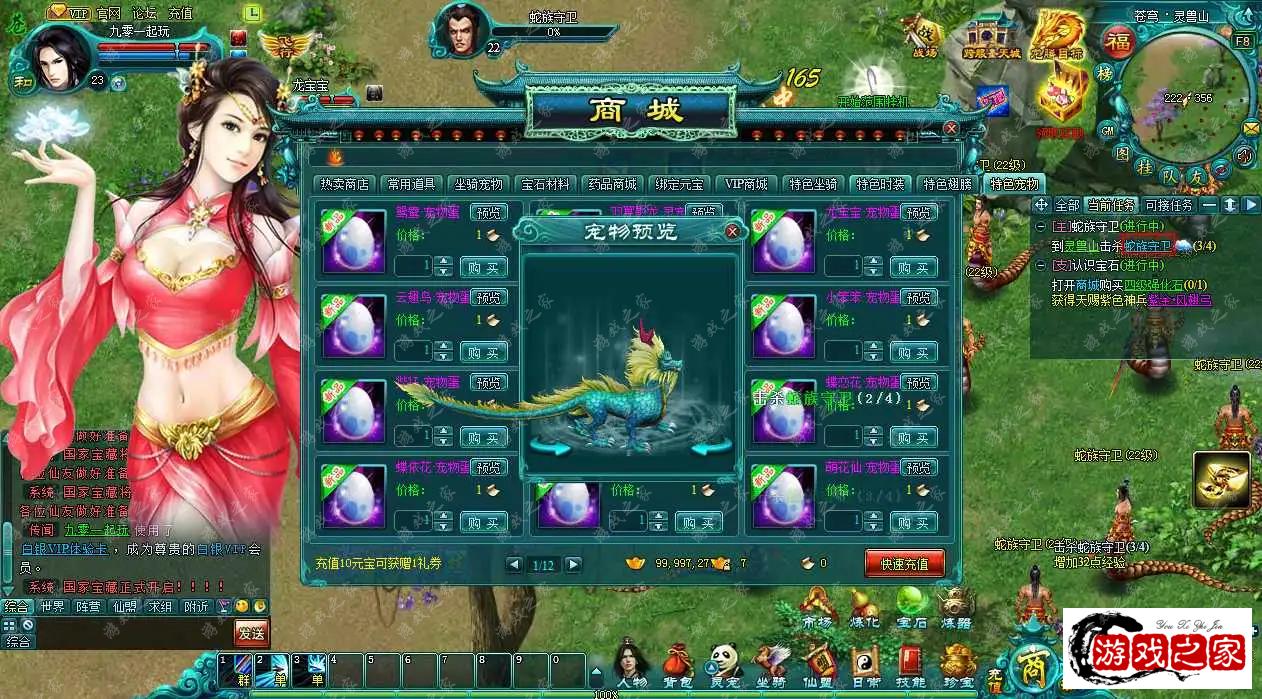
Task: Show the 可接任务 available quests tab
Action: pos(1169,205)
